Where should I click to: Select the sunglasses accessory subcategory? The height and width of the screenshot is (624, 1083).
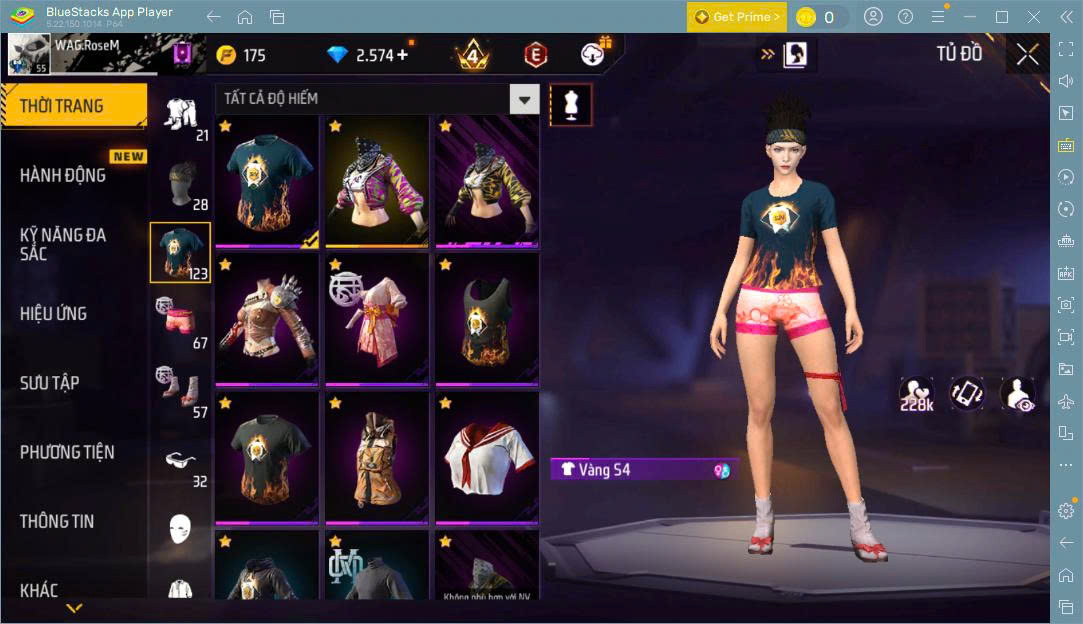click(180, 460)
